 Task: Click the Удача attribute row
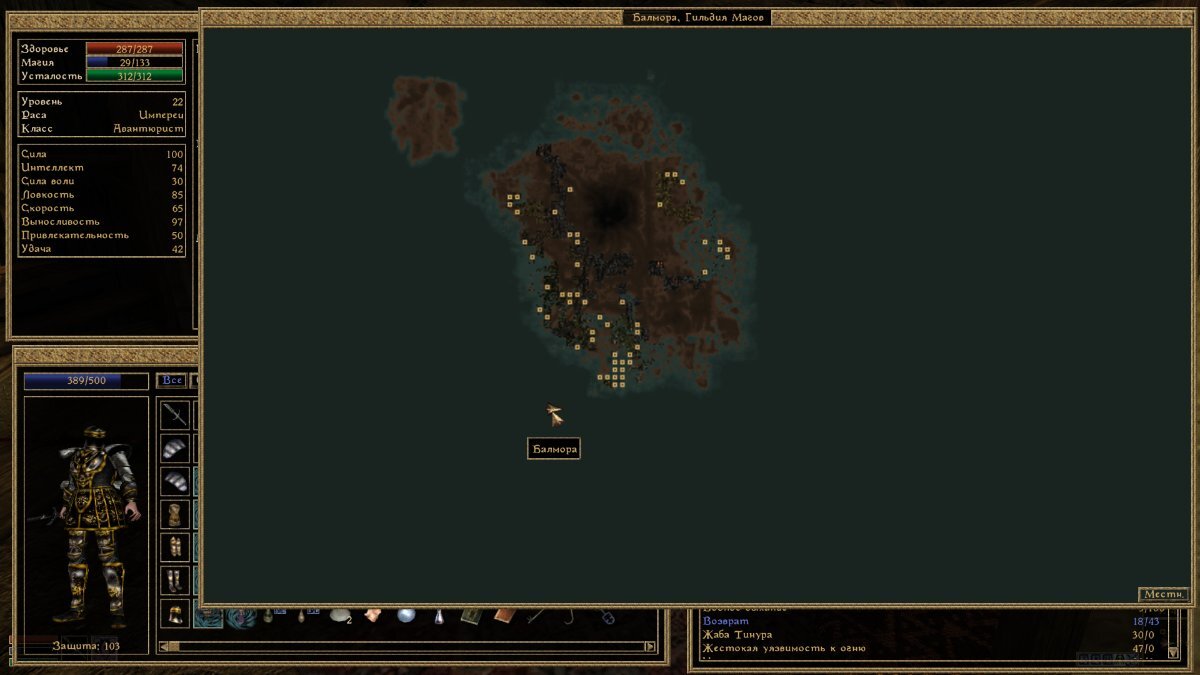click(x=101, y=249)
